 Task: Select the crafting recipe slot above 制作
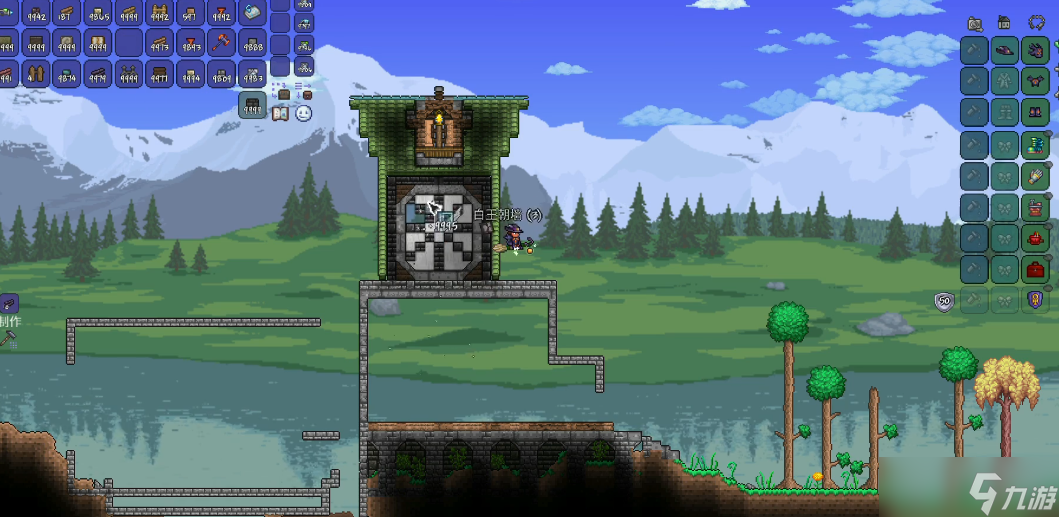click(8, 302)
